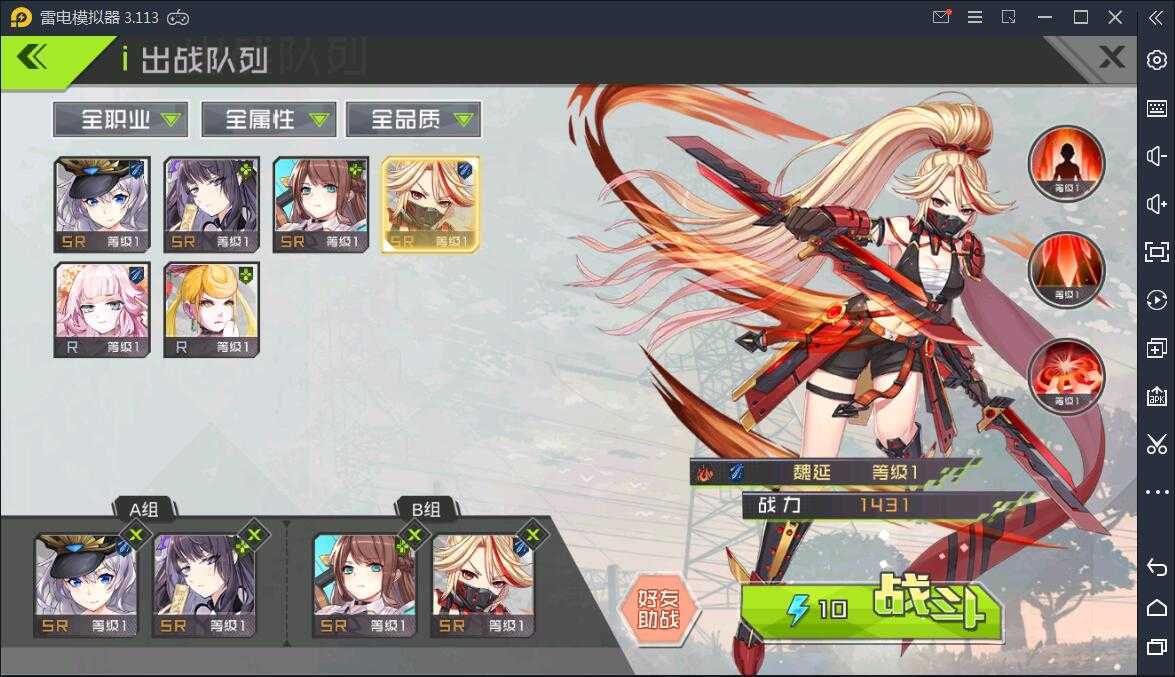Open the 全品质 quality filter dropdown
Screen dimensions: 1175x677
pyautogui.click(x=412, y=120)
